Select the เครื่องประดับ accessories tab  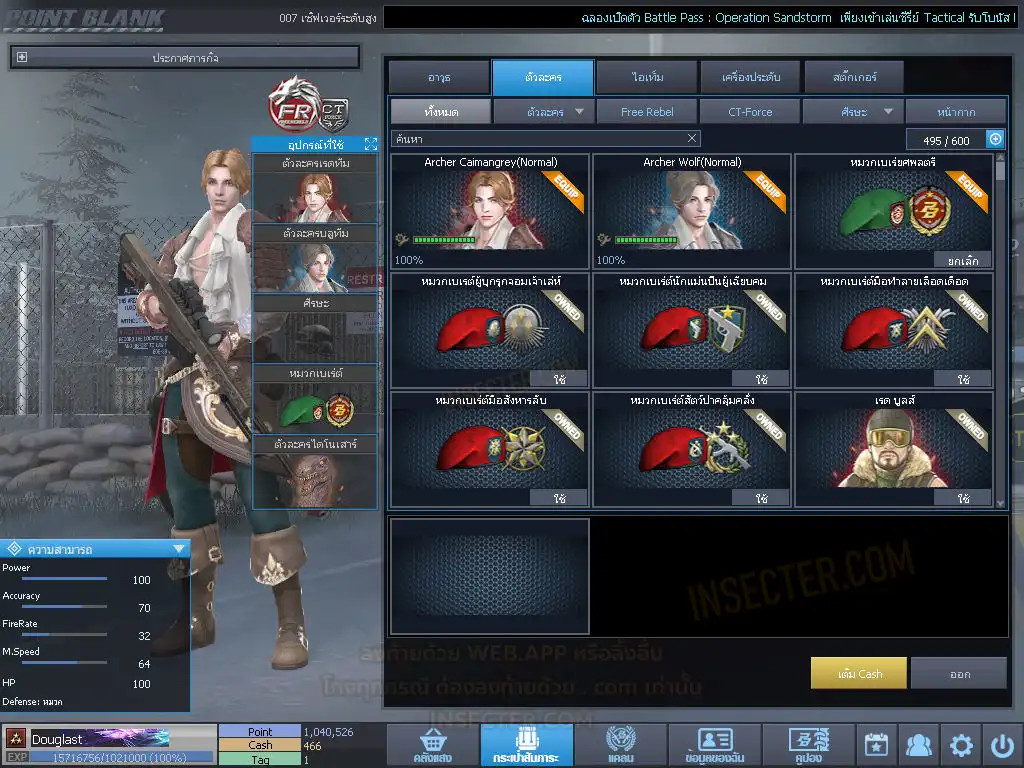[750, 77]
